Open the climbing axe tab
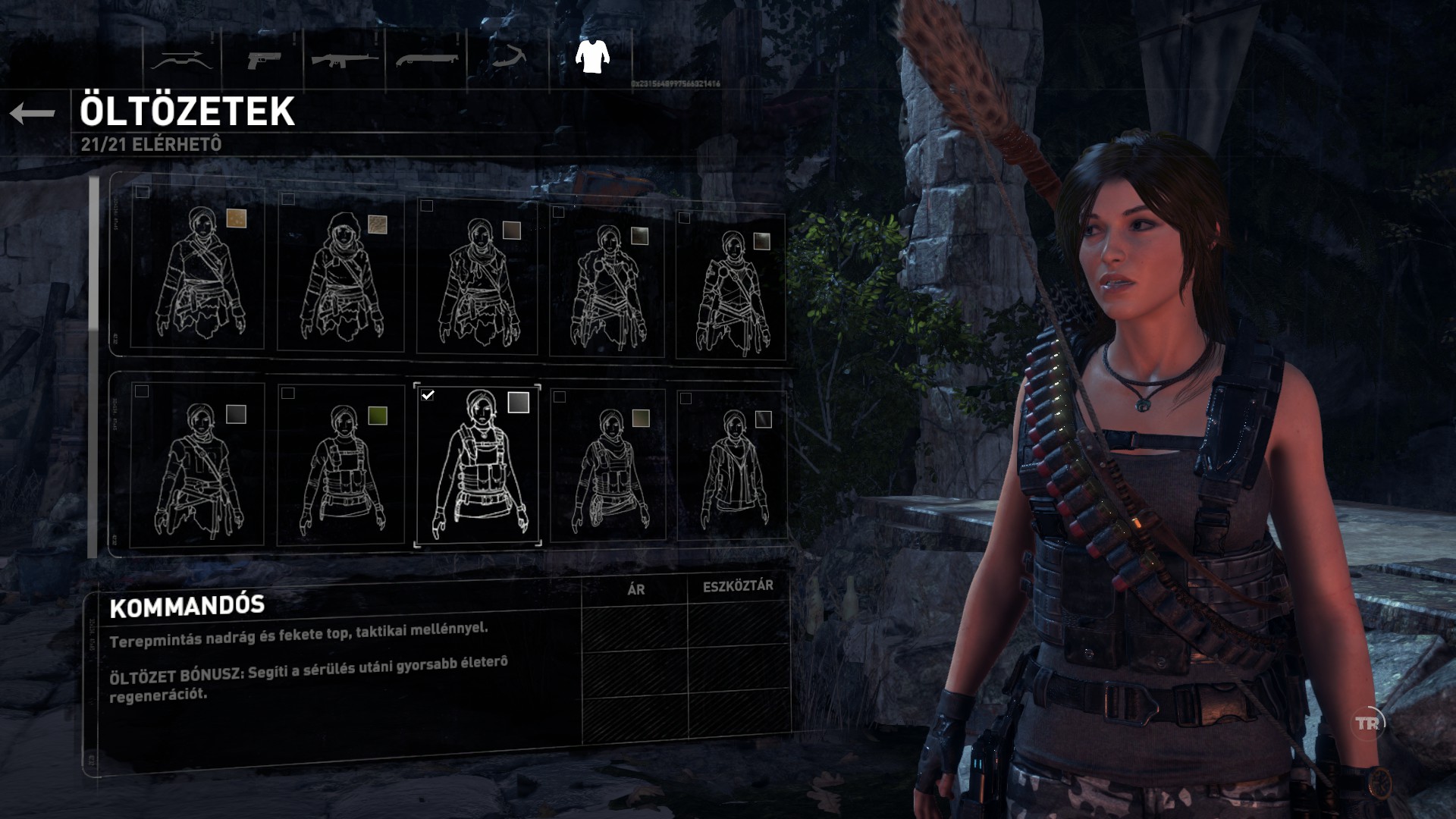This screenshot has height=819, width=1456. pyautogui.click(x=510, y=58)
